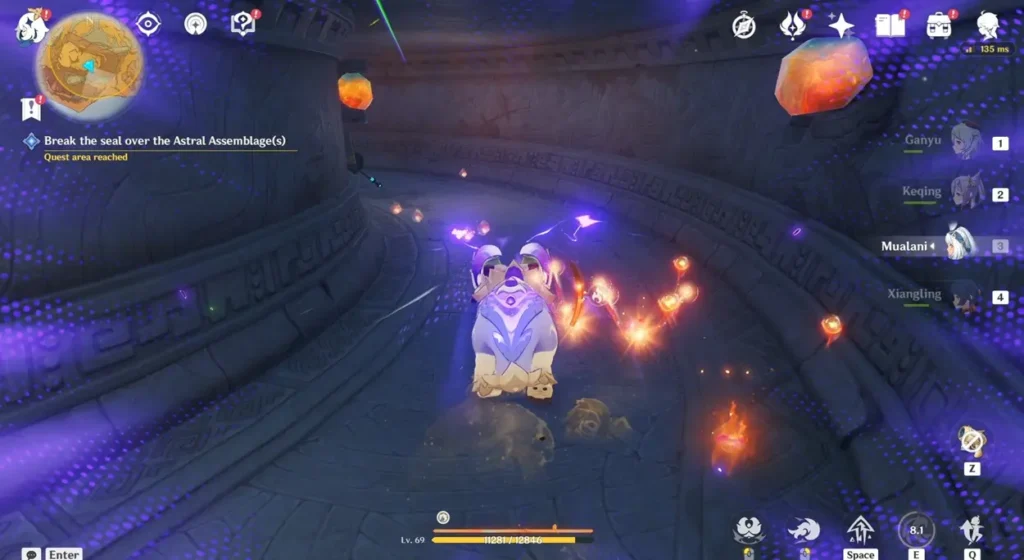This screenshot has height=560, width=1024.
Task: Switch to party member Ganyu
Action: 966,143
